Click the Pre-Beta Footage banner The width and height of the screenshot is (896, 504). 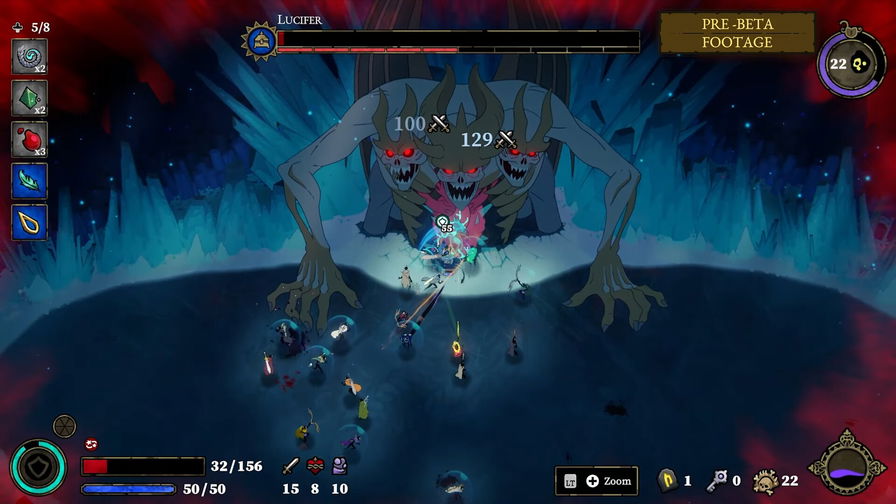[737, 33]
